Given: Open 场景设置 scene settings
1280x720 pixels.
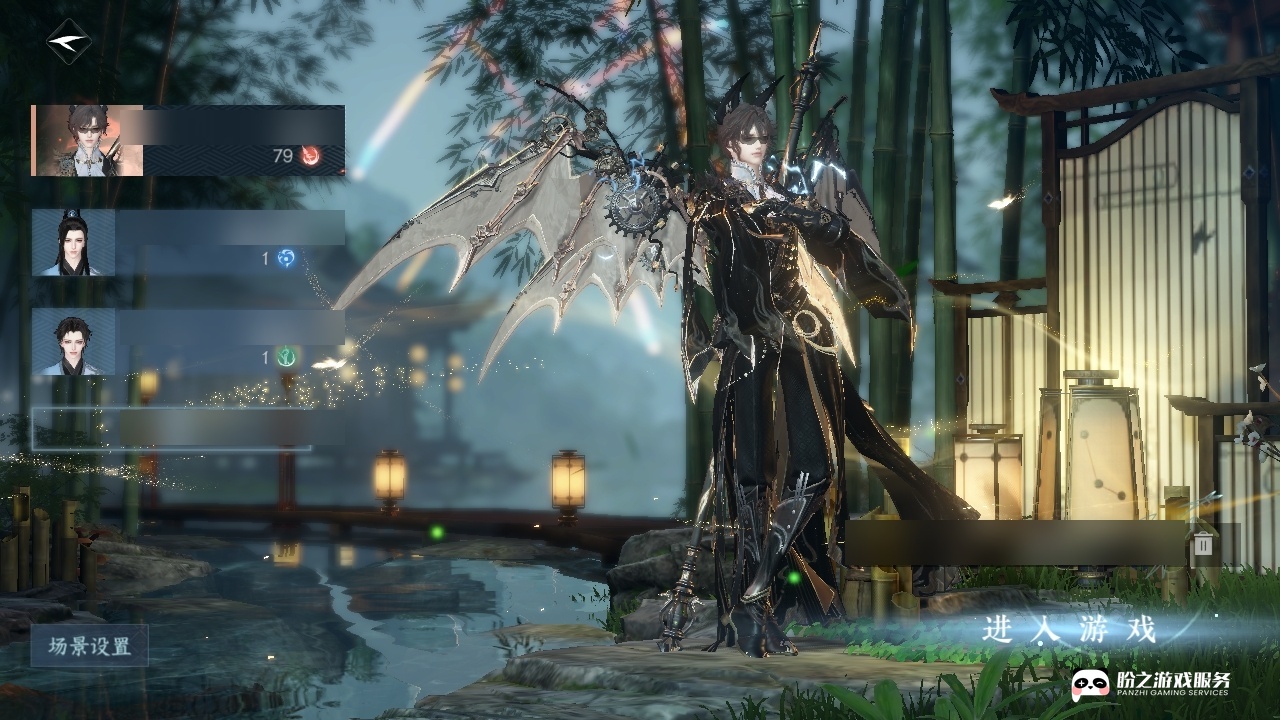Looking at the screenshot, I should coord(89,646).
